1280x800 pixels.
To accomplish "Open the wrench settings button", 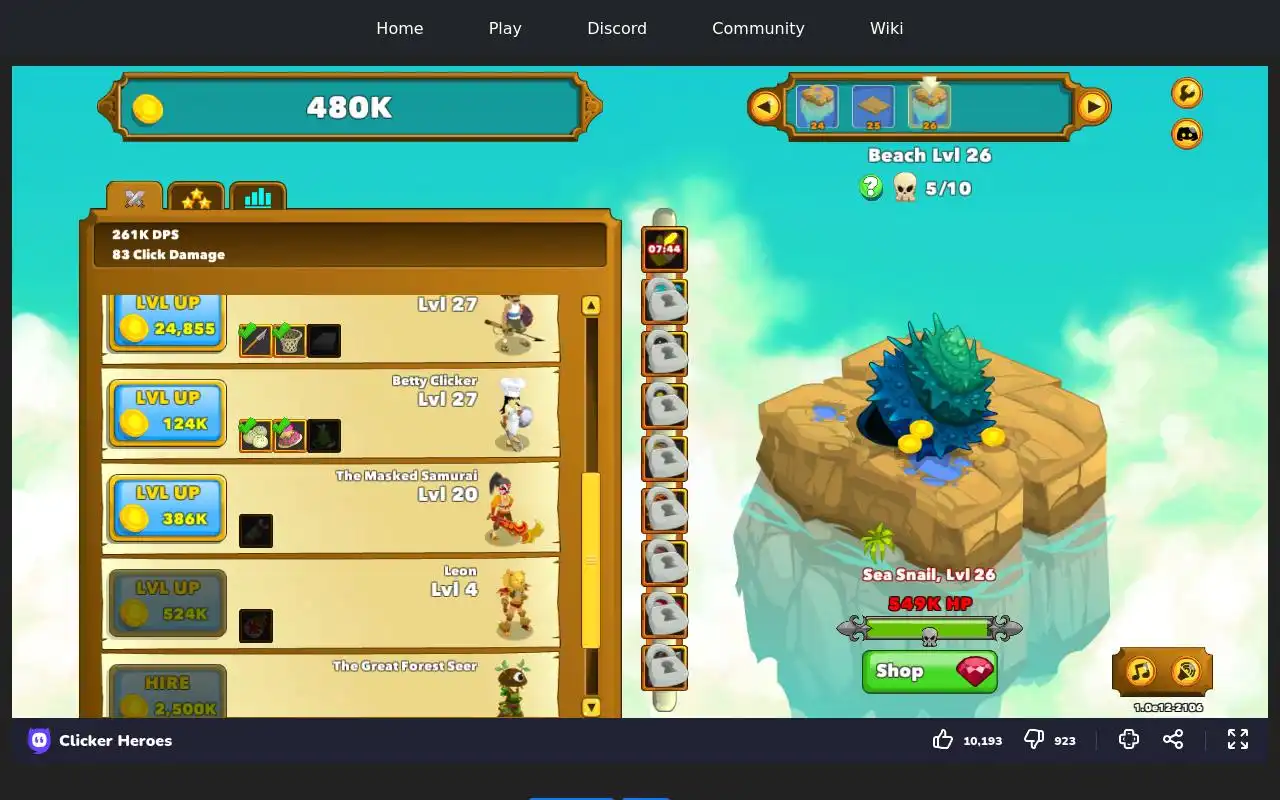I will tap(1186, 93).
